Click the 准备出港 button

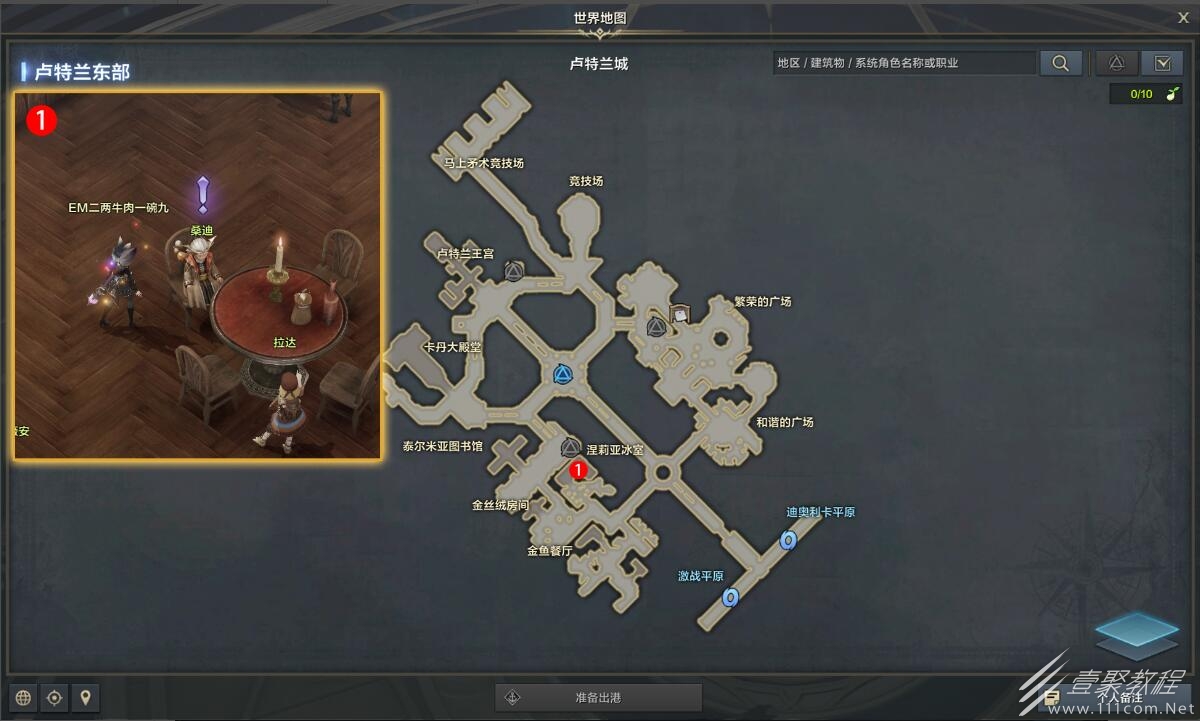point(598,697)
